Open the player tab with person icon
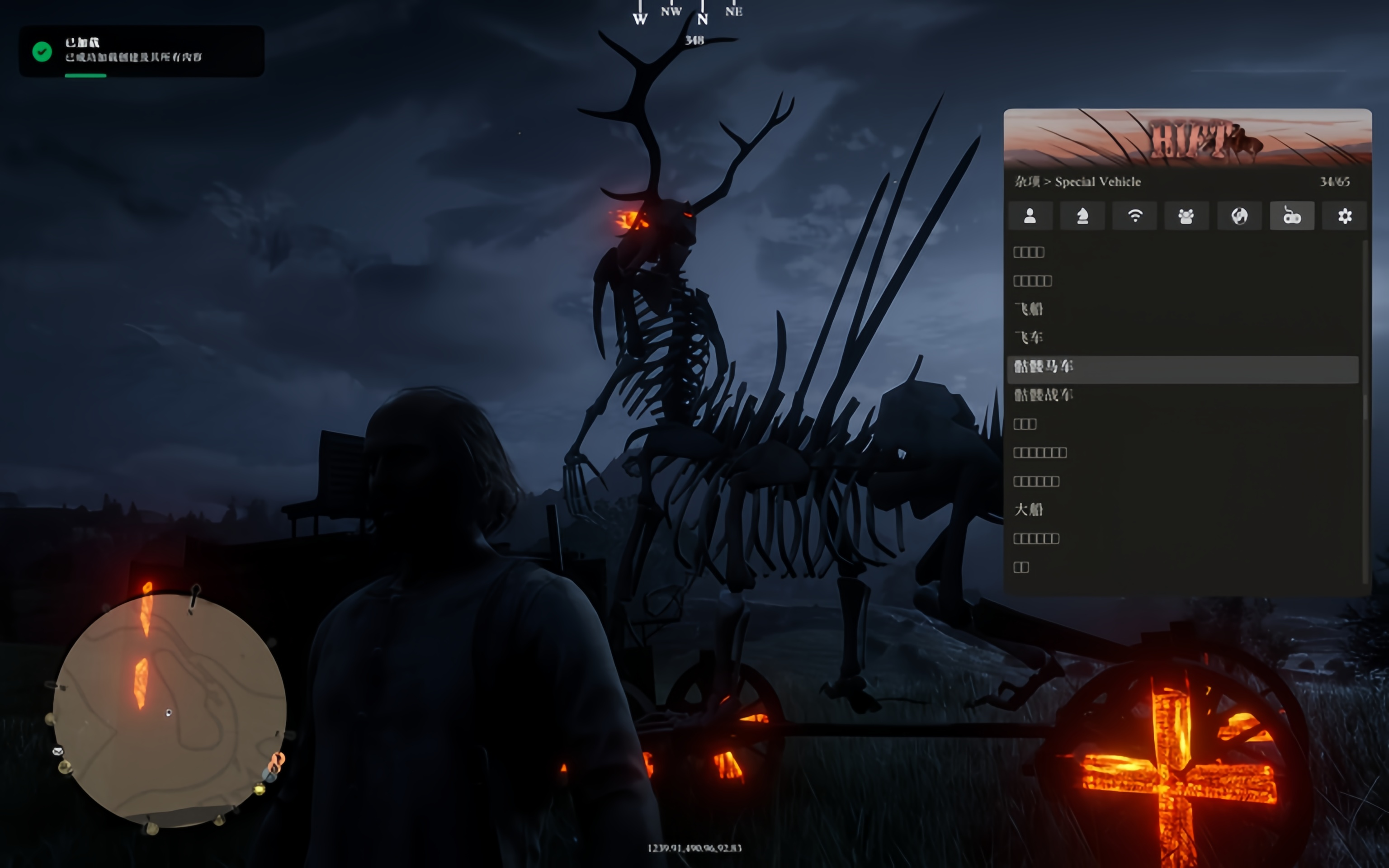This screenshot has width=1389, height=868. [x=1030, y=216]
